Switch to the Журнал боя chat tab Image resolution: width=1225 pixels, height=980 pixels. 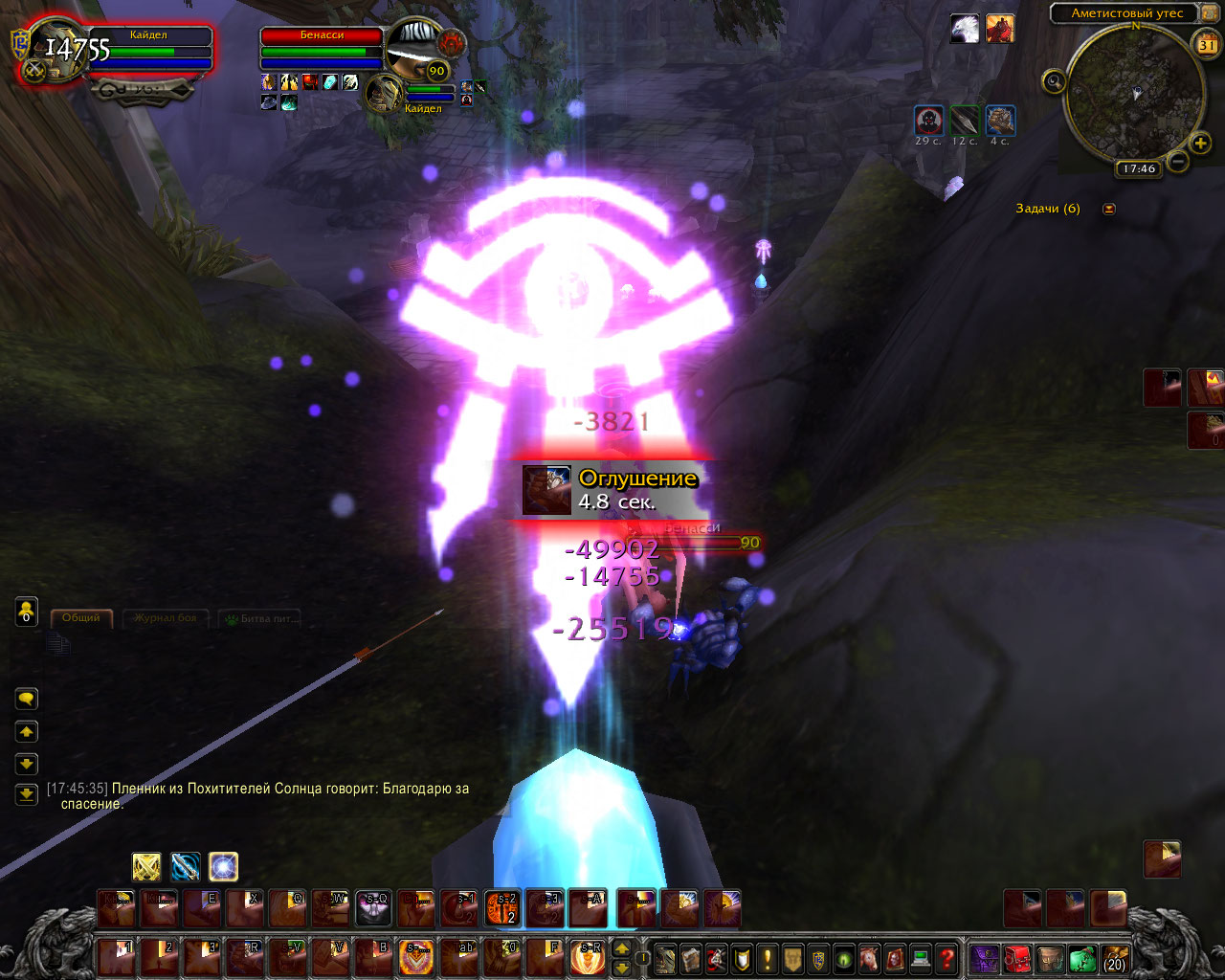(x=165, y=618)
